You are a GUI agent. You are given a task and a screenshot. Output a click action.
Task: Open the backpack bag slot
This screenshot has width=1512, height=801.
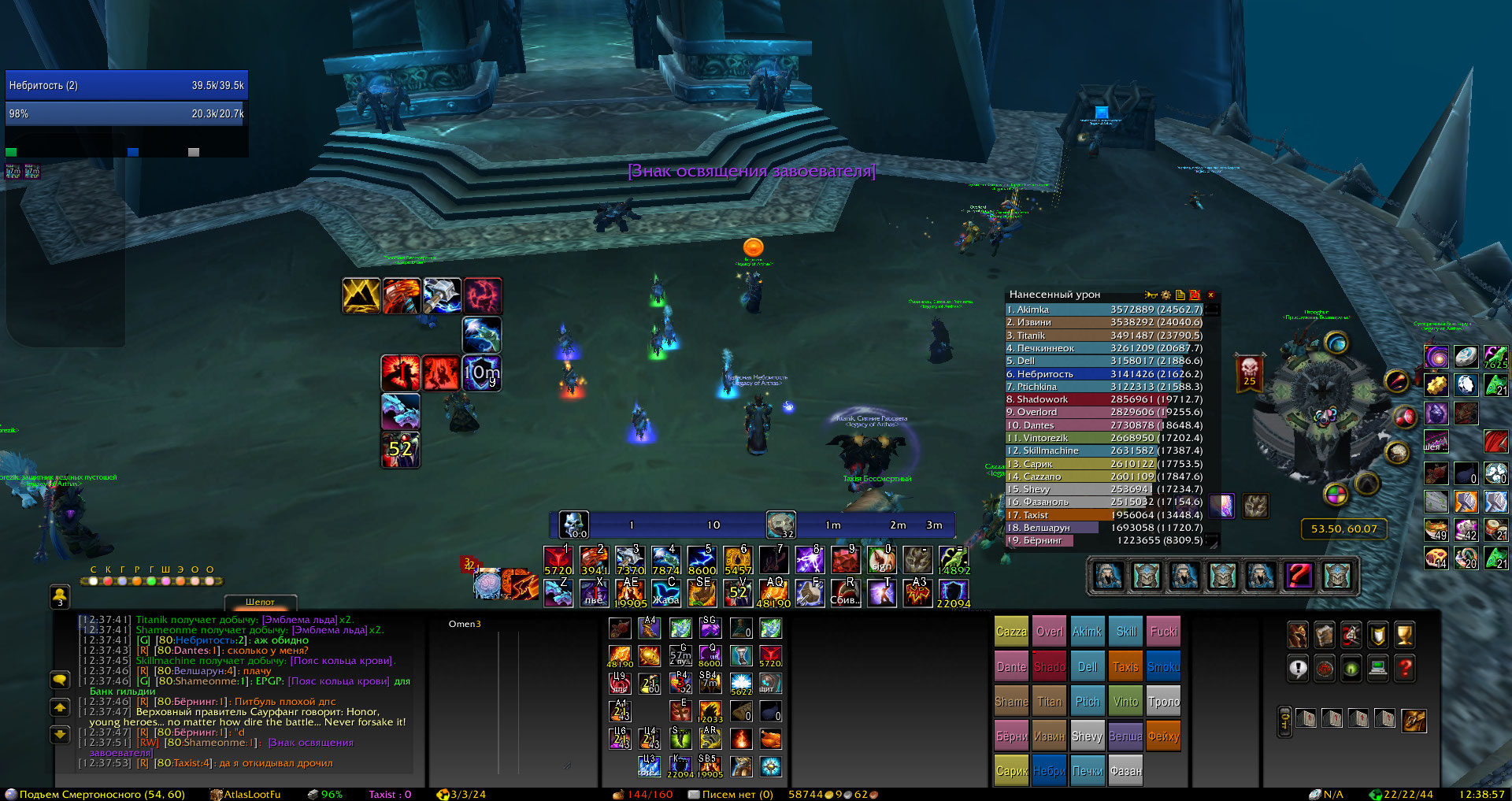pos(1414,719)
